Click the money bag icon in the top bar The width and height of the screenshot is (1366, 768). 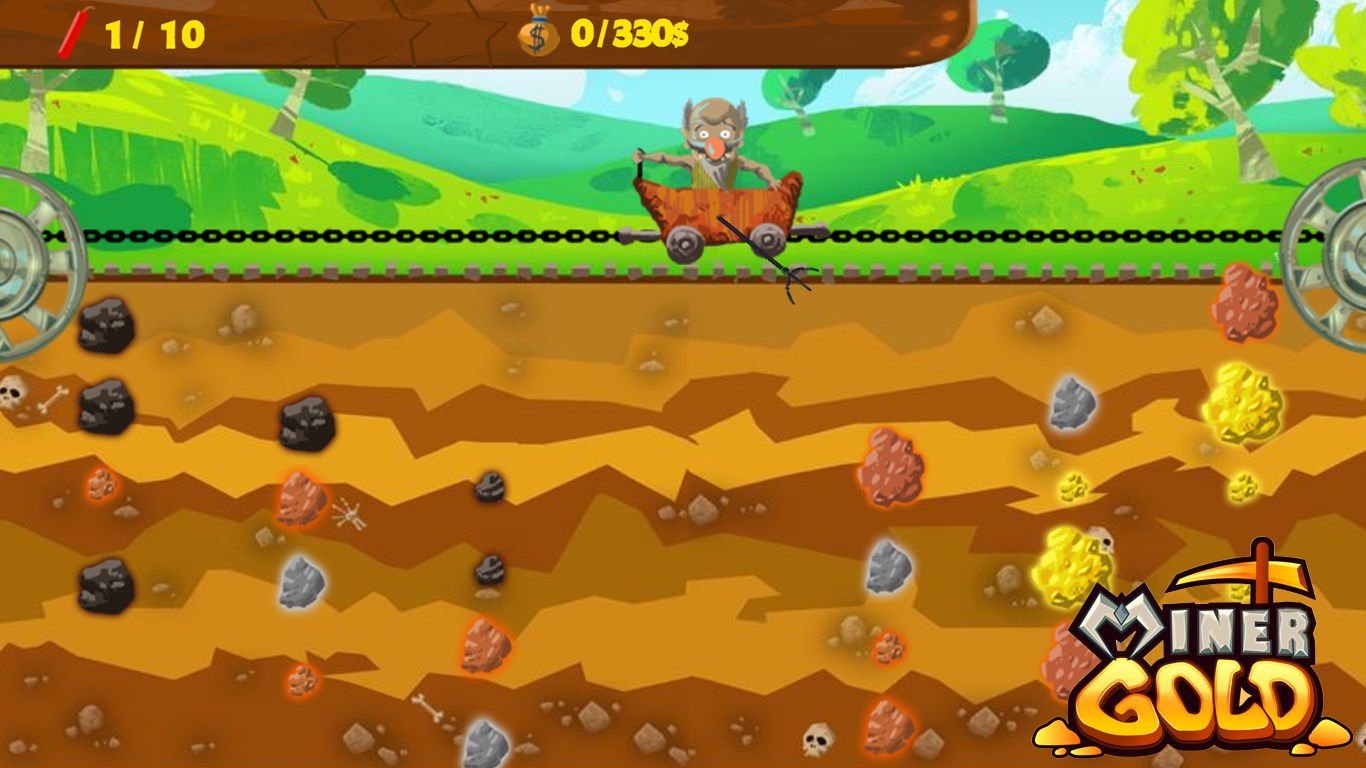tap(536, 31)
